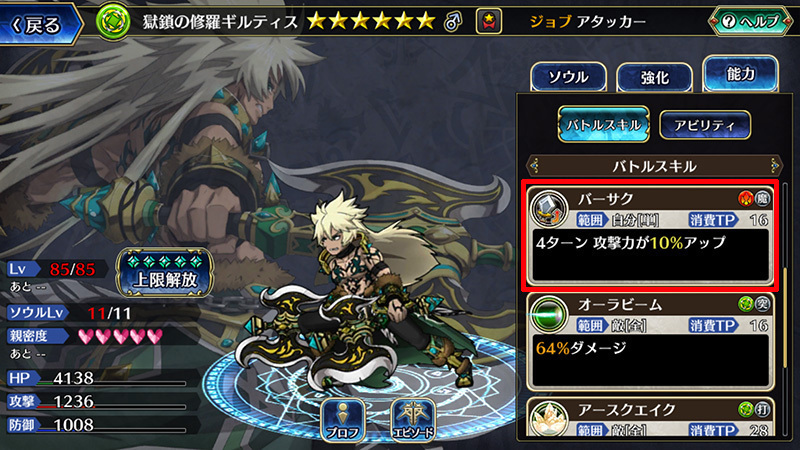This screenshot has height=450, width=800.
Task: Go back with the 戻る button
Action: point(40,21)
